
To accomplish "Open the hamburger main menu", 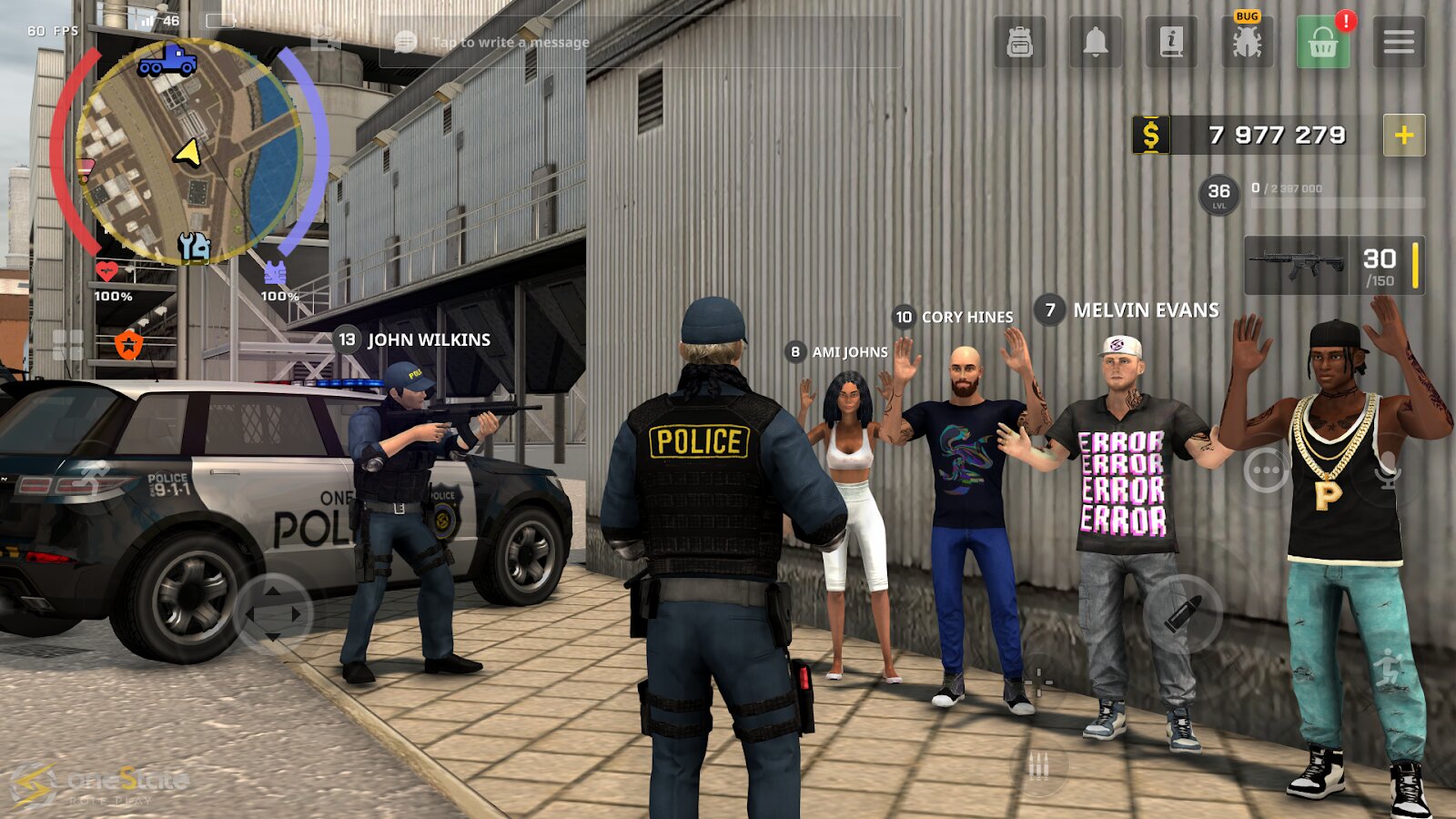I will point(1399,42).
